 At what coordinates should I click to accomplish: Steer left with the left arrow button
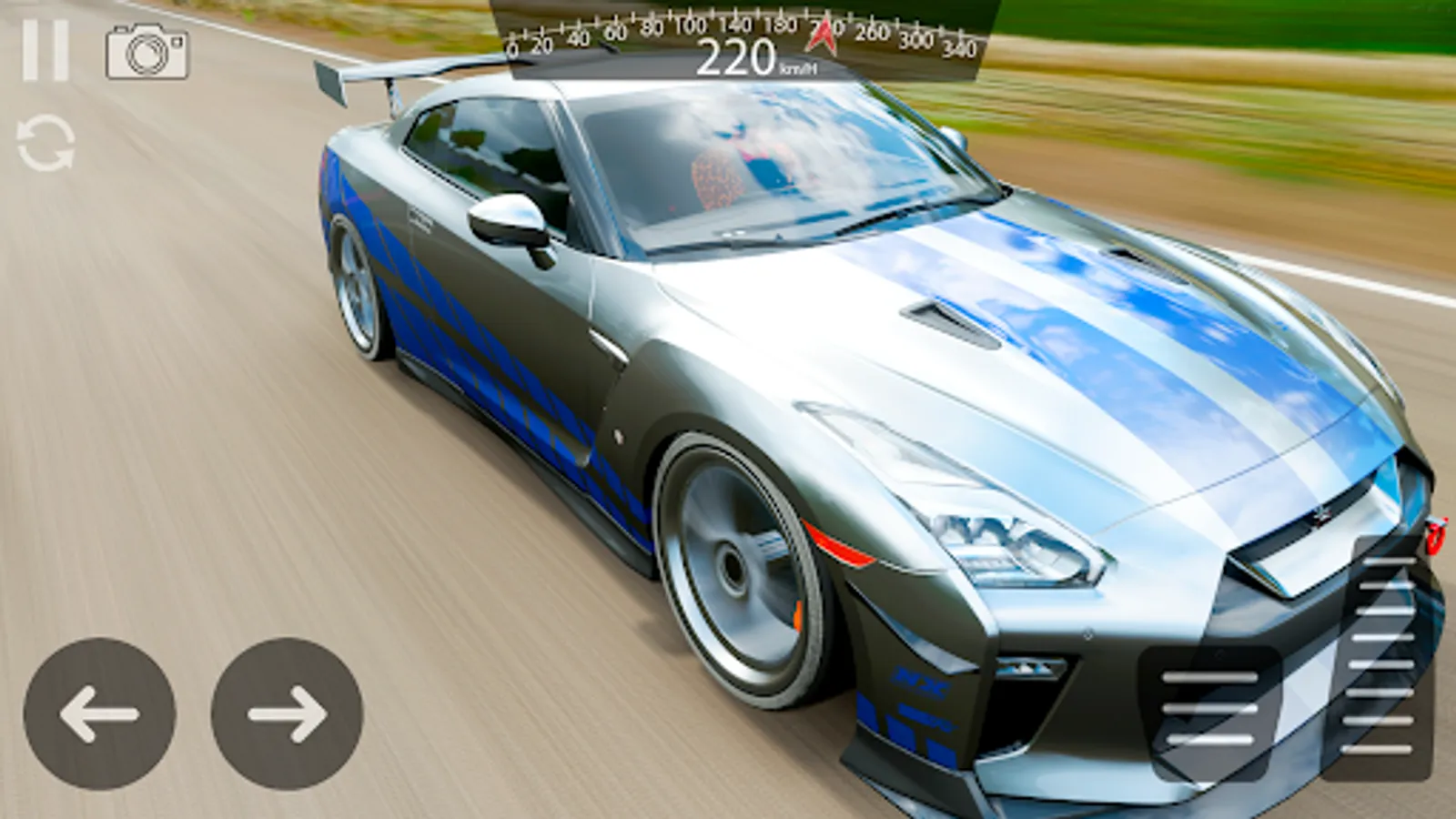(x=99, y=713)
